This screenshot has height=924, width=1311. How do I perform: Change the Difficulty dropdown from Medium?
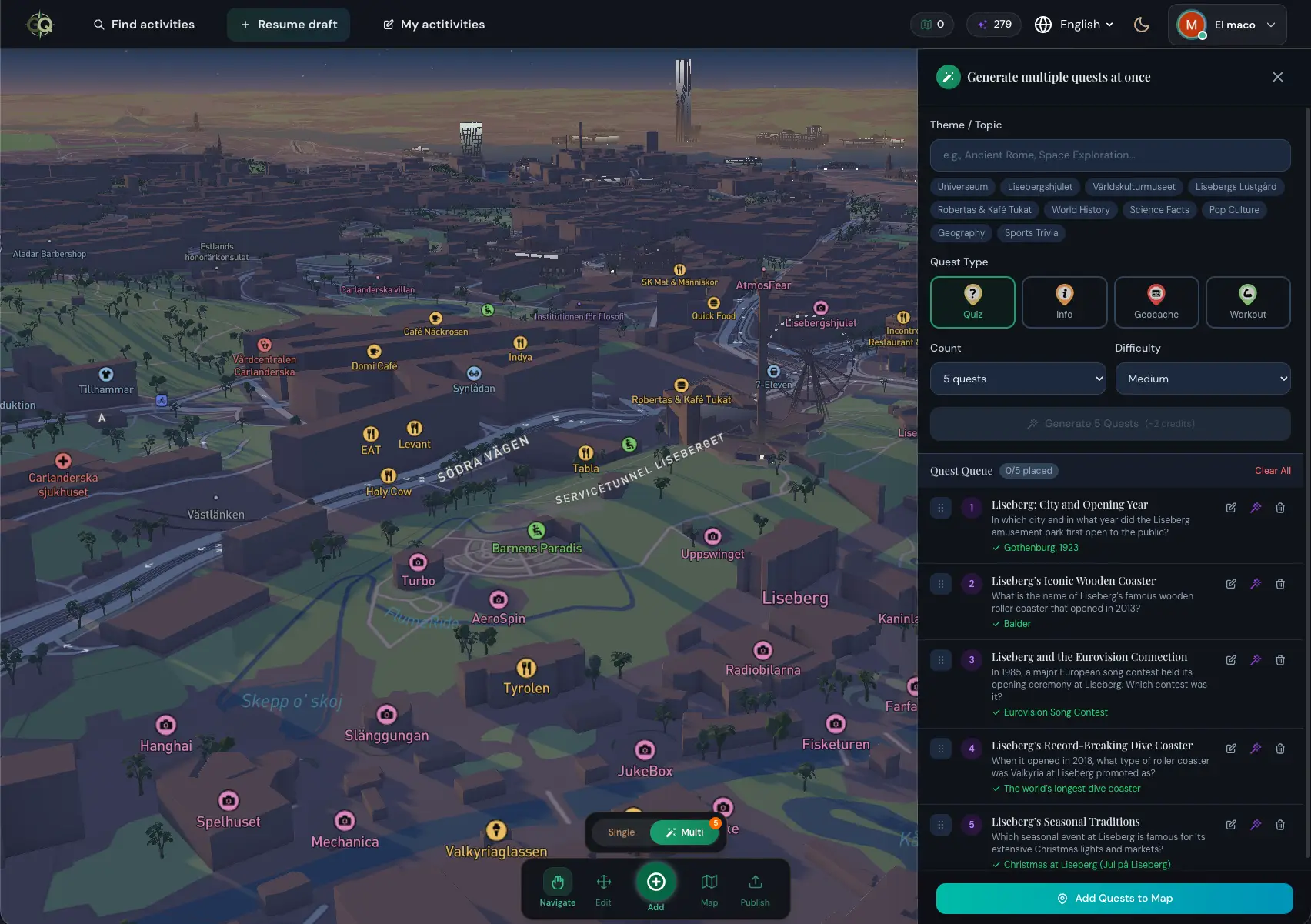pyautogui.click(x=1203, y=378)
